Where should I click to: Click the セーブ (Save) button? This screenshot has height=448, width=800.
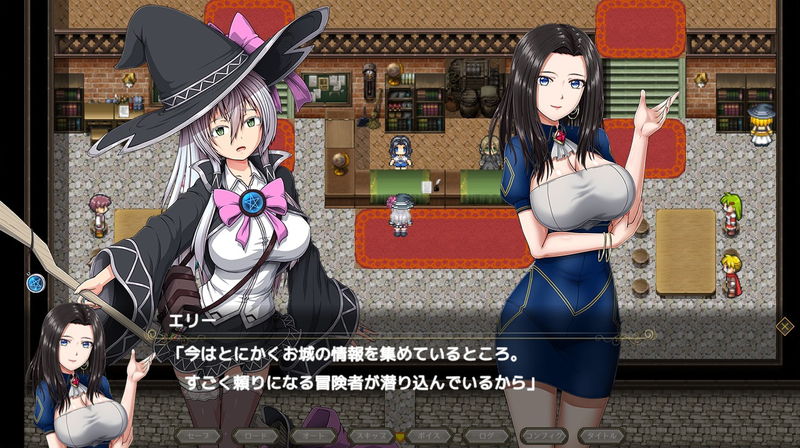click(198, 436)
